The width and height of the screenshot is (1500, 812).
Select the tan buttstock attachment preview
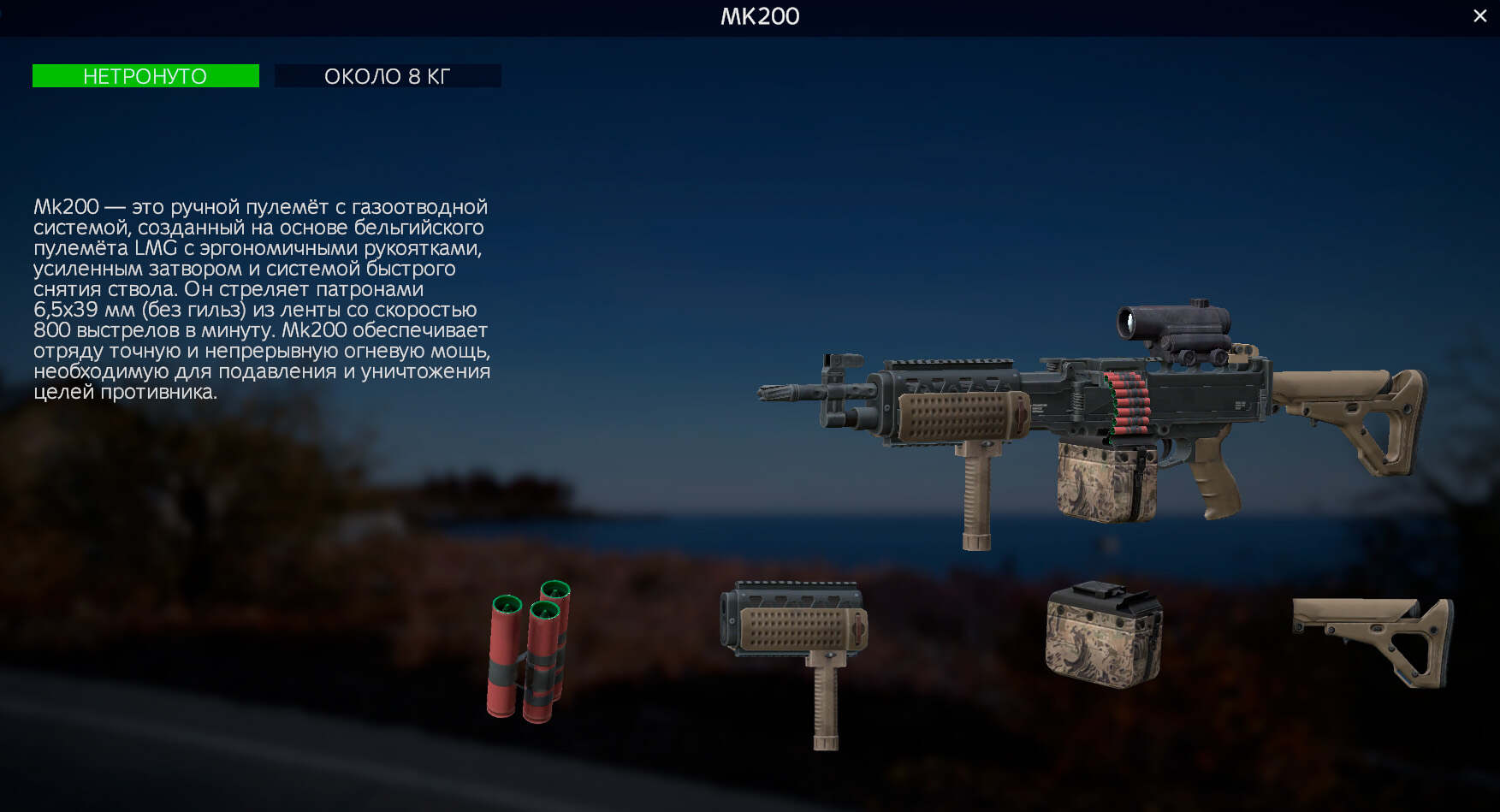[1376, 638]
